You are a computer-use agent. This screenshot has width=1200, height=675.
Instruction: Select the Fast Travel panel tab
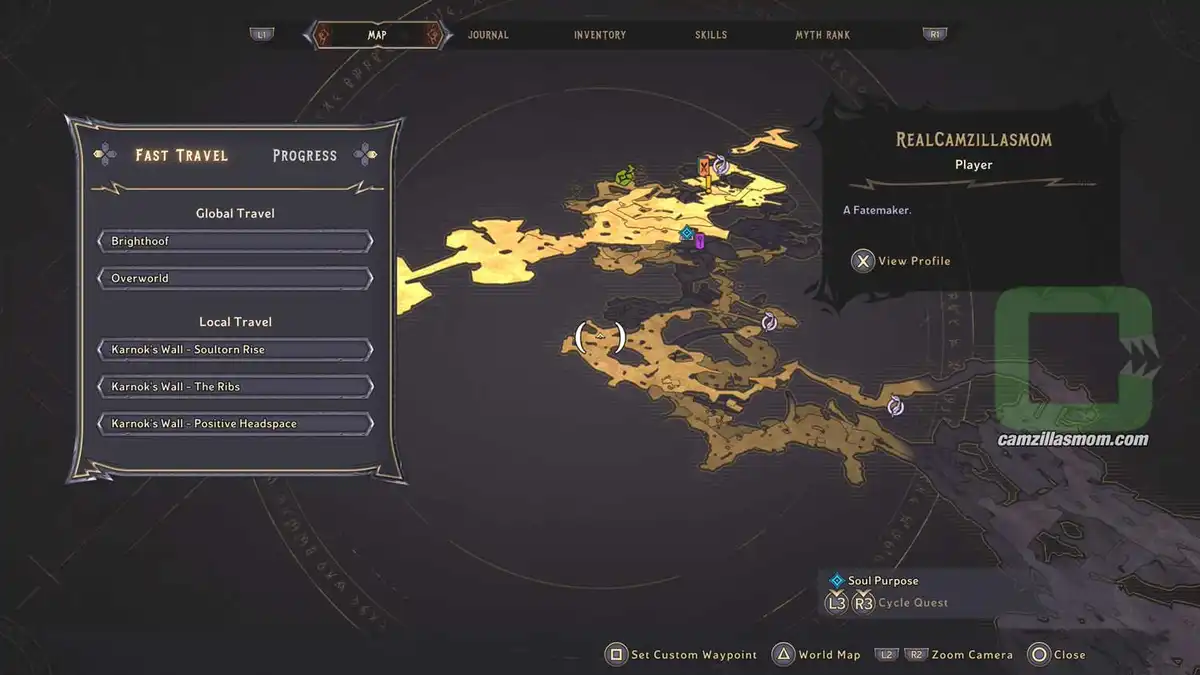point(182,155)
